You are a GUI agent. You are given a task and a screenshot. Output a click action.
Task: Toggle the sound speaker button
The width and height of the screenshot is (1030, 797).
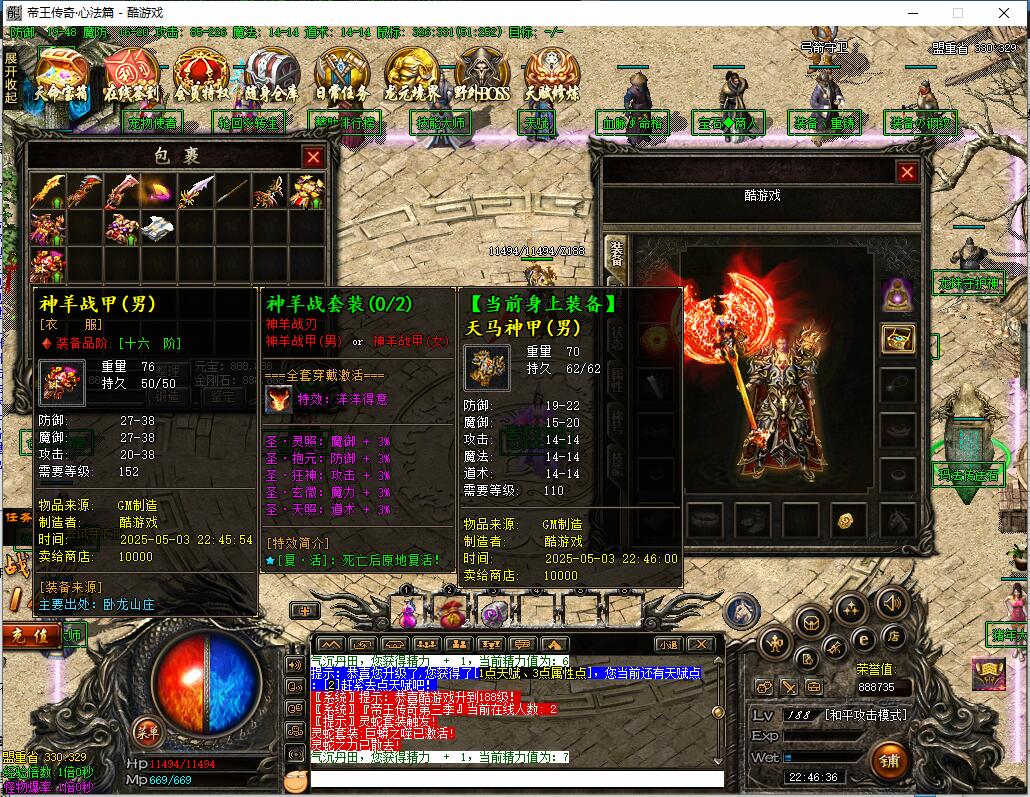[891, 602]
